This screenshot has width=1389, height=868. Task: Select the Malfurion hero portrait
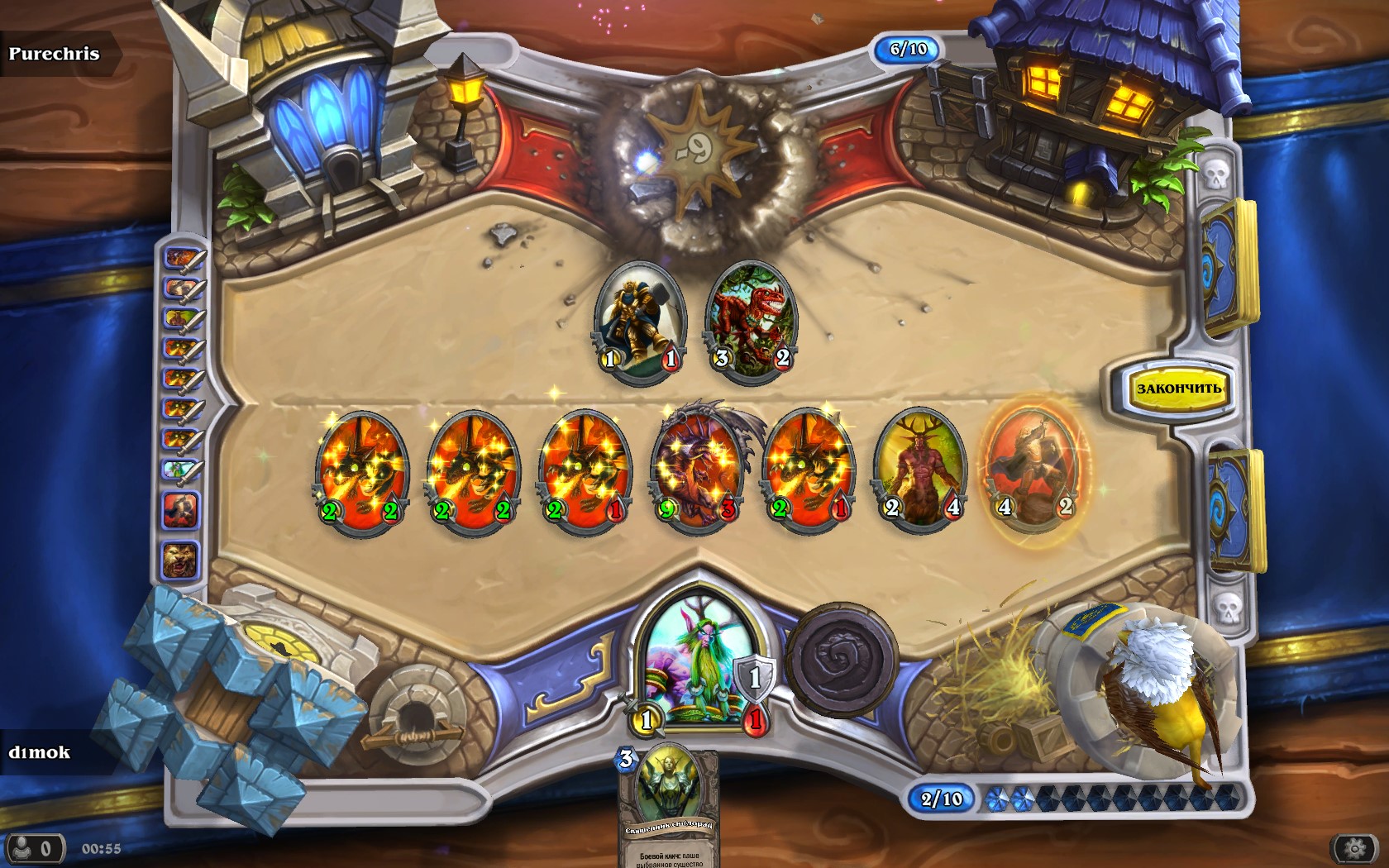[x=699, y=661]
